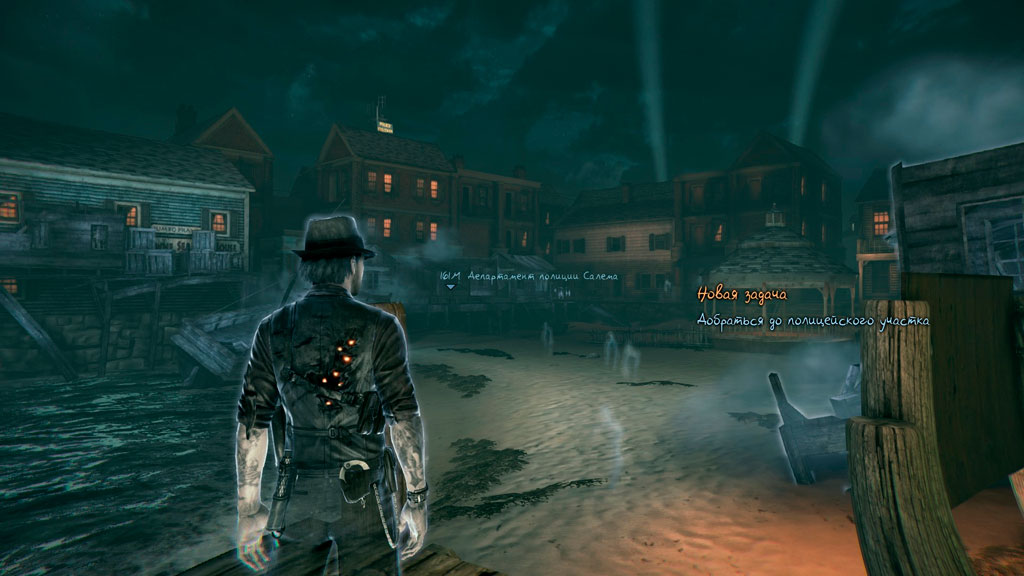Screen dimensions: 1024x576
Task: Select the "Новая задача" objective notification
Action: (742, 295)
